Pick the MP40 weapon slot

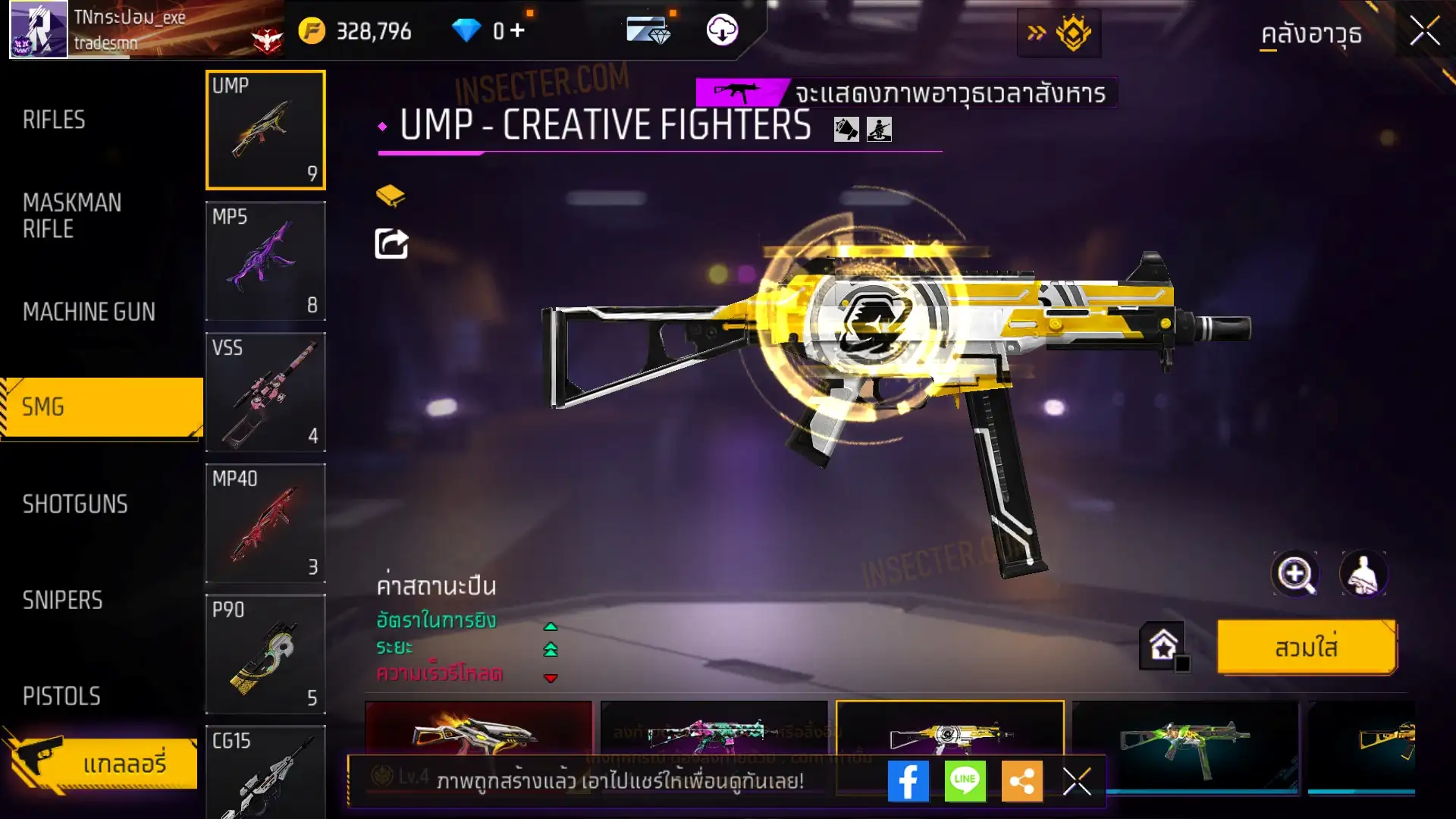tap(265, 523)
